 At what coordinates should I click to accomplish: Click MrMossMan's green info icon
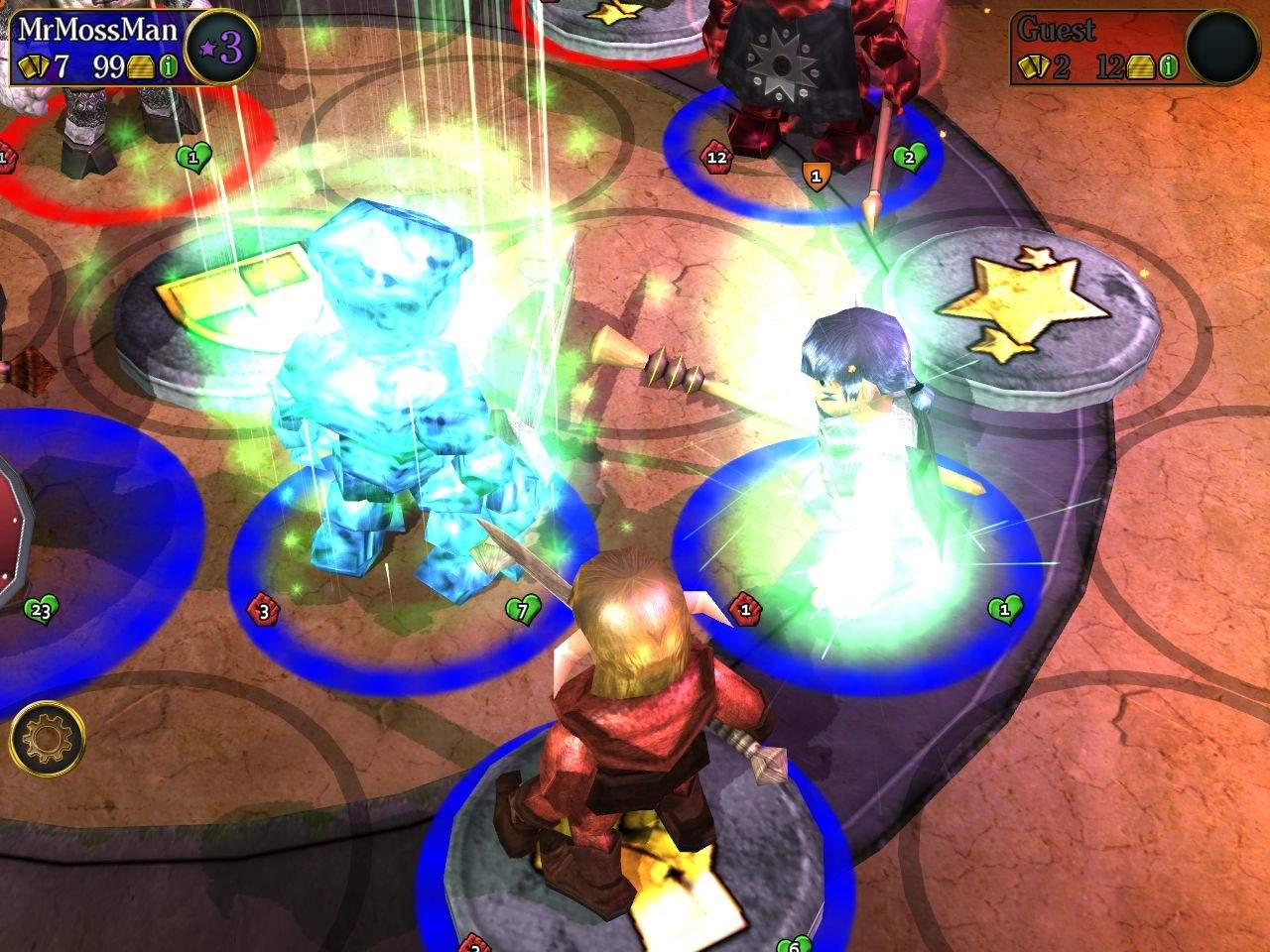coord(169,66)
